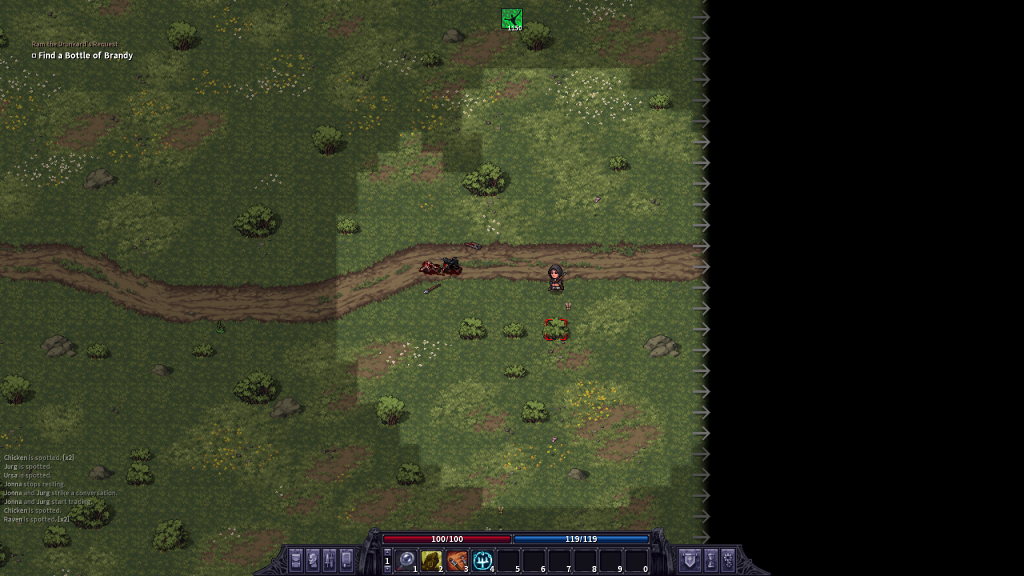Open the Find a Bottle of Brandy quest
The height and width of the screenshot is (576, 1024).
tap(85, 56)
